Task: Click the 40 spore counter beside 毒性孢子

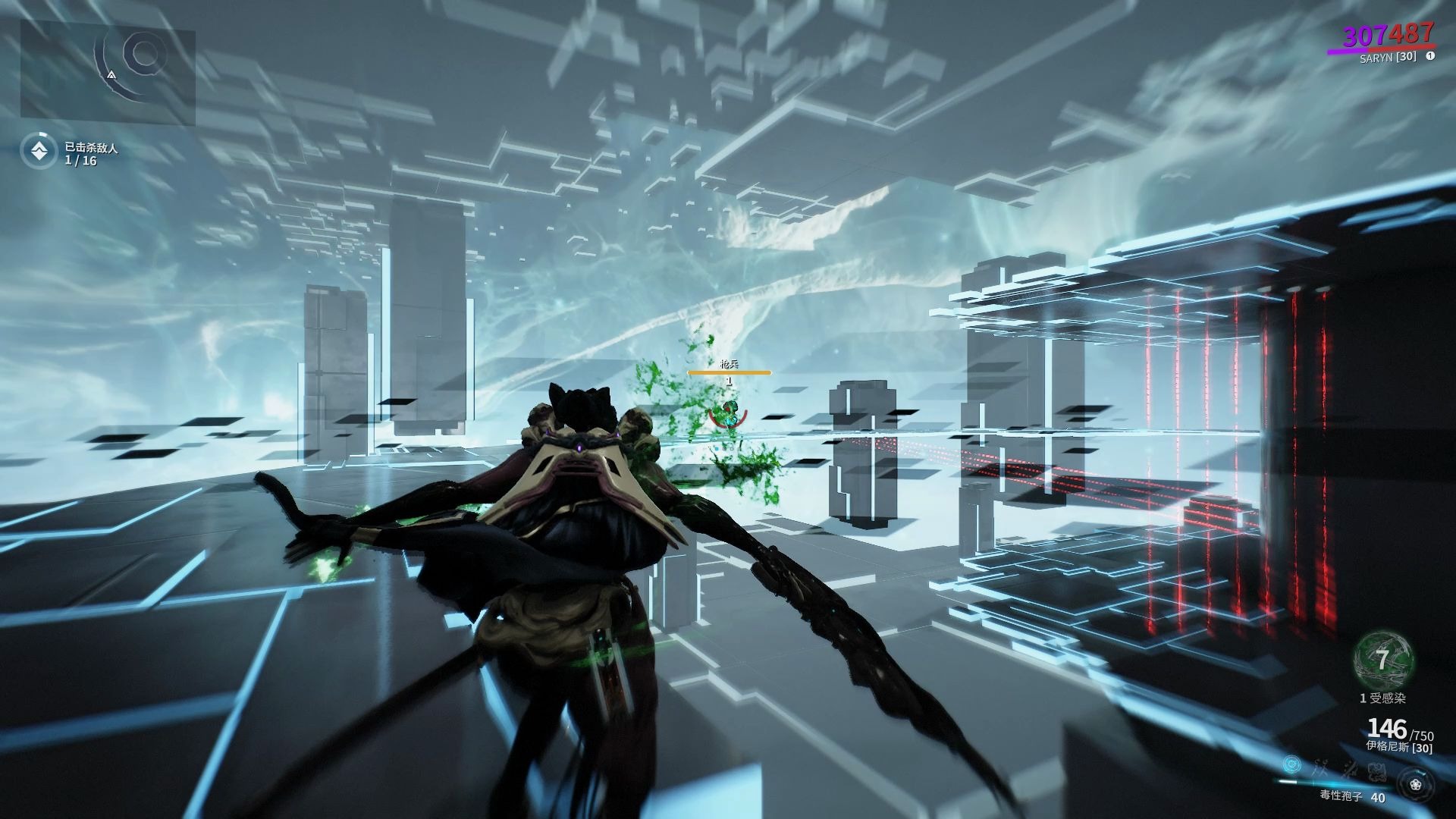Action: [1378, 796]
